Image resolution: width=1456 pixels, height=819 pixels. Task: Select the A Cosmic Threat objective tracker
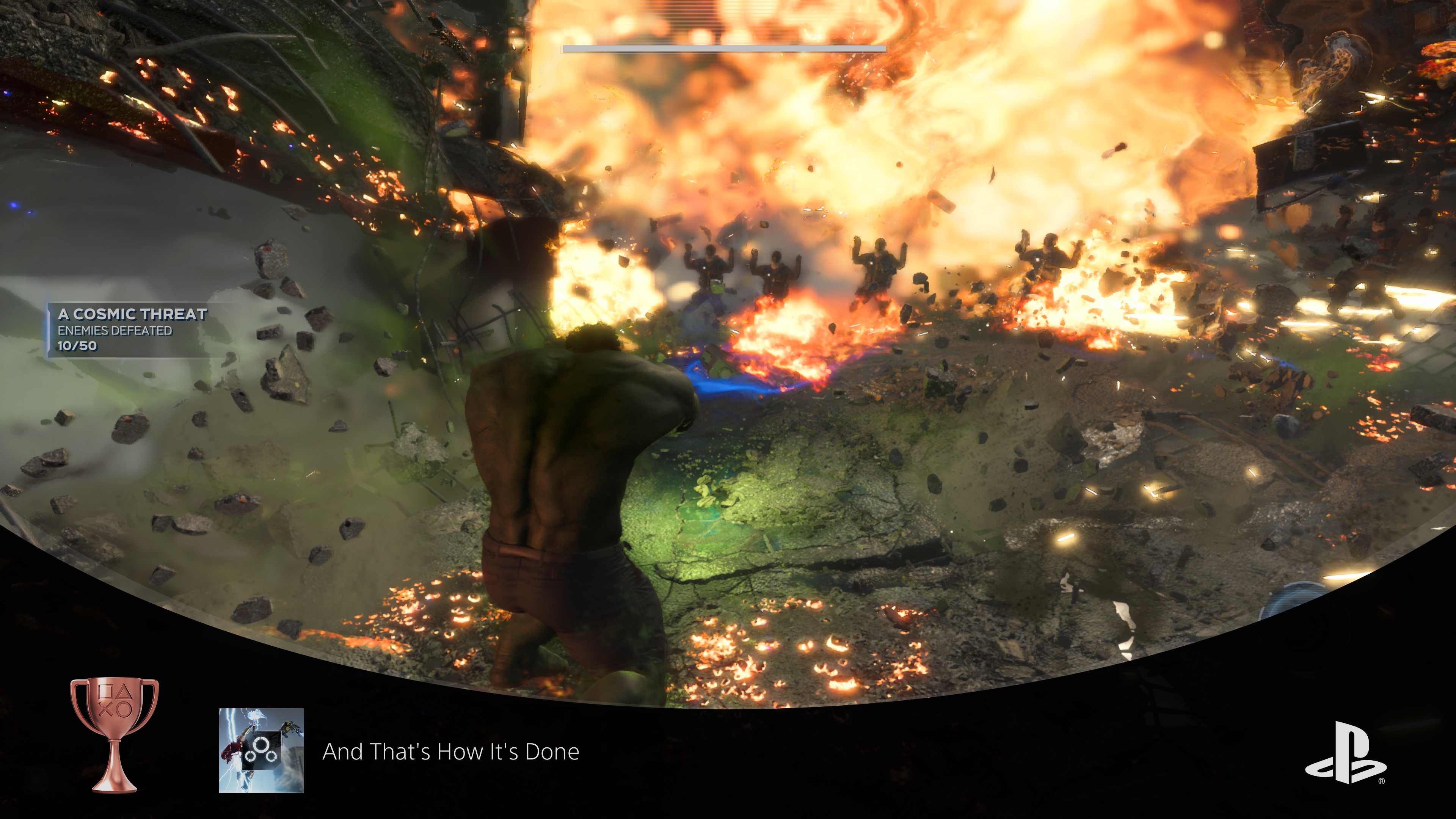(x=132, y=329)
